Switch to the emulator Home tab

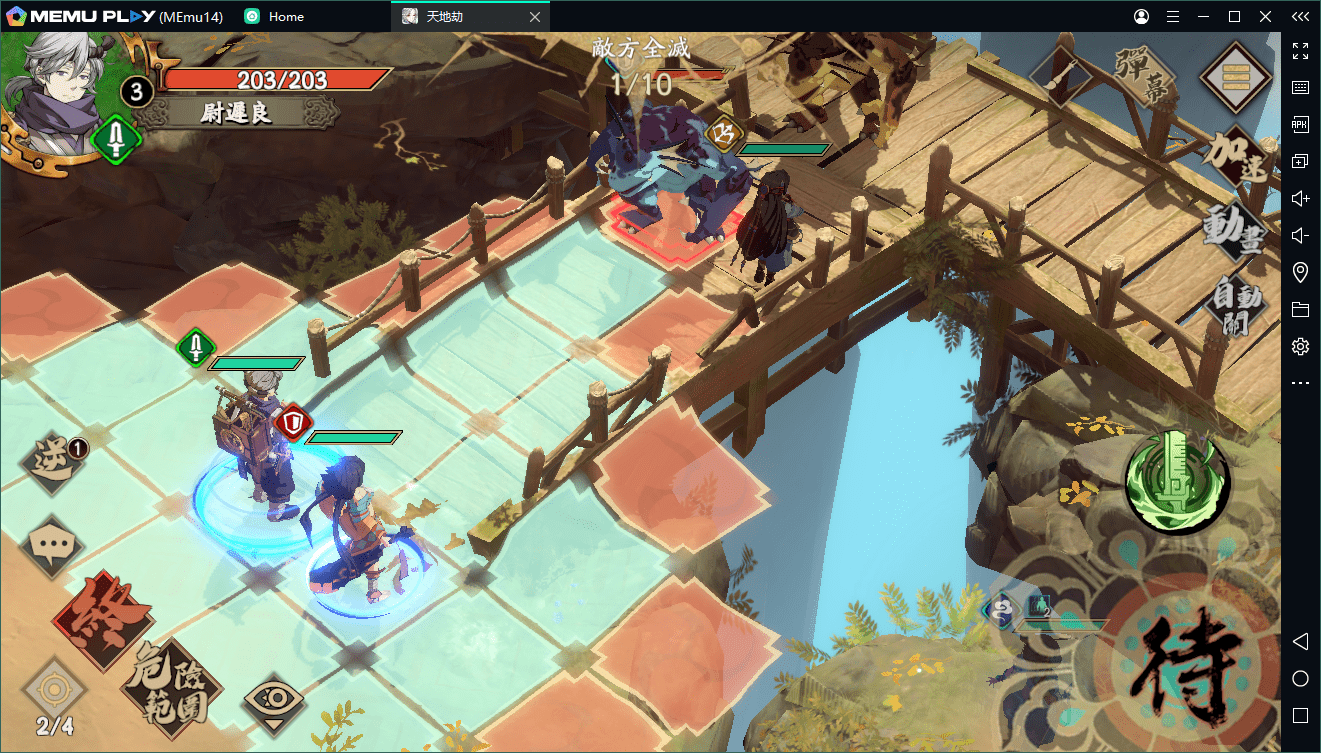(x=286, y=17)
